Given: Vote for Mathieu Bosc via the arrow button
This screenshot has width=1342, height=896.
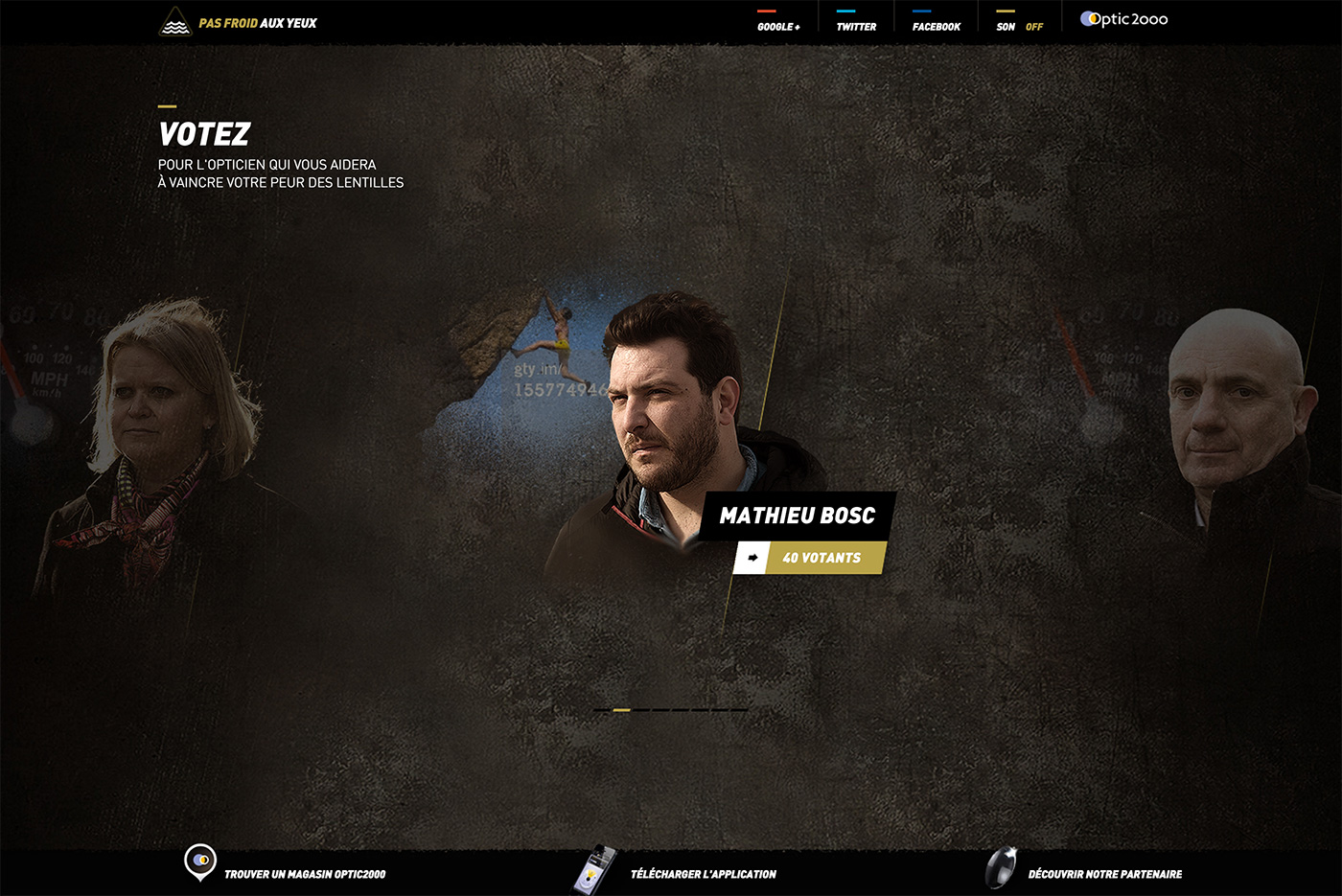Looking at the screenshot, I should (x=752, y=558).
